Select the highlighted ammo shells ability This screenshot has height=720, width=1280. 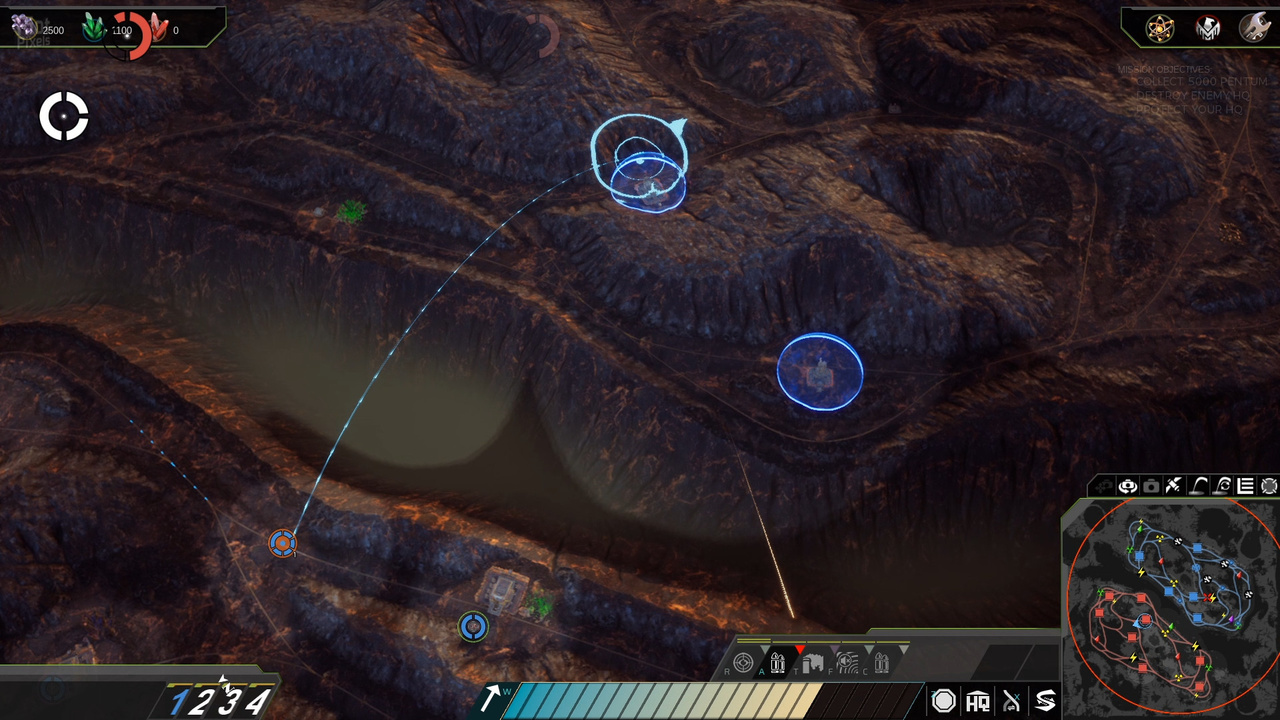pyautogui.click(x=778, y=662)
